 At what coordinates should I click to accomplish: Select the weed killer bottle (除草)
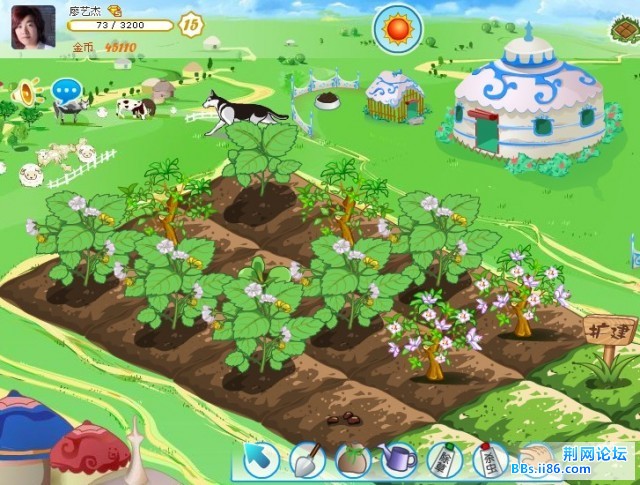(x=444, y=461)
